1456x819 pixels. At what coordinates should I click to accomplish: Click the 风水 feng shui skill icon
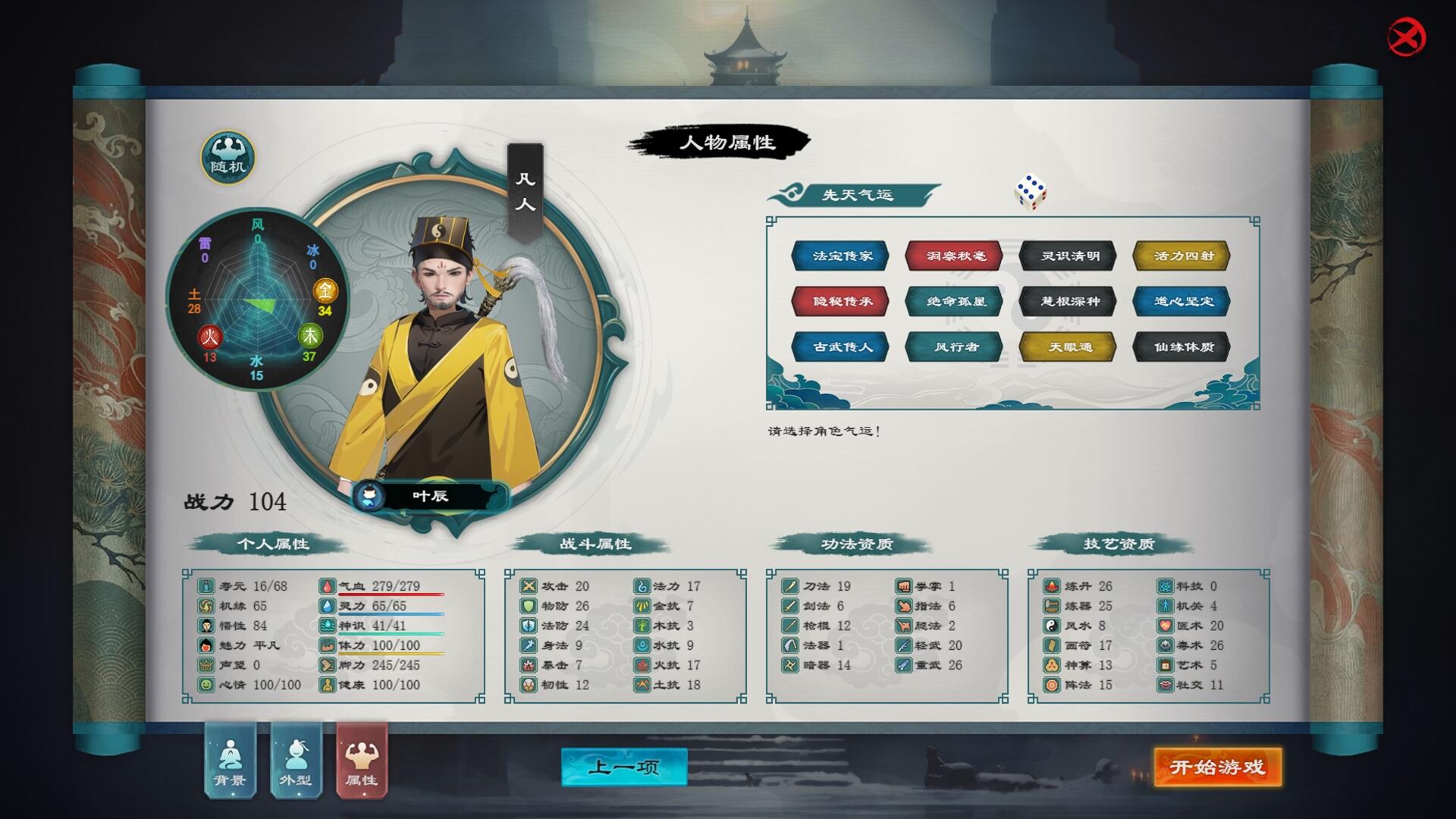pyautogui.click(x=1050, y=626)
